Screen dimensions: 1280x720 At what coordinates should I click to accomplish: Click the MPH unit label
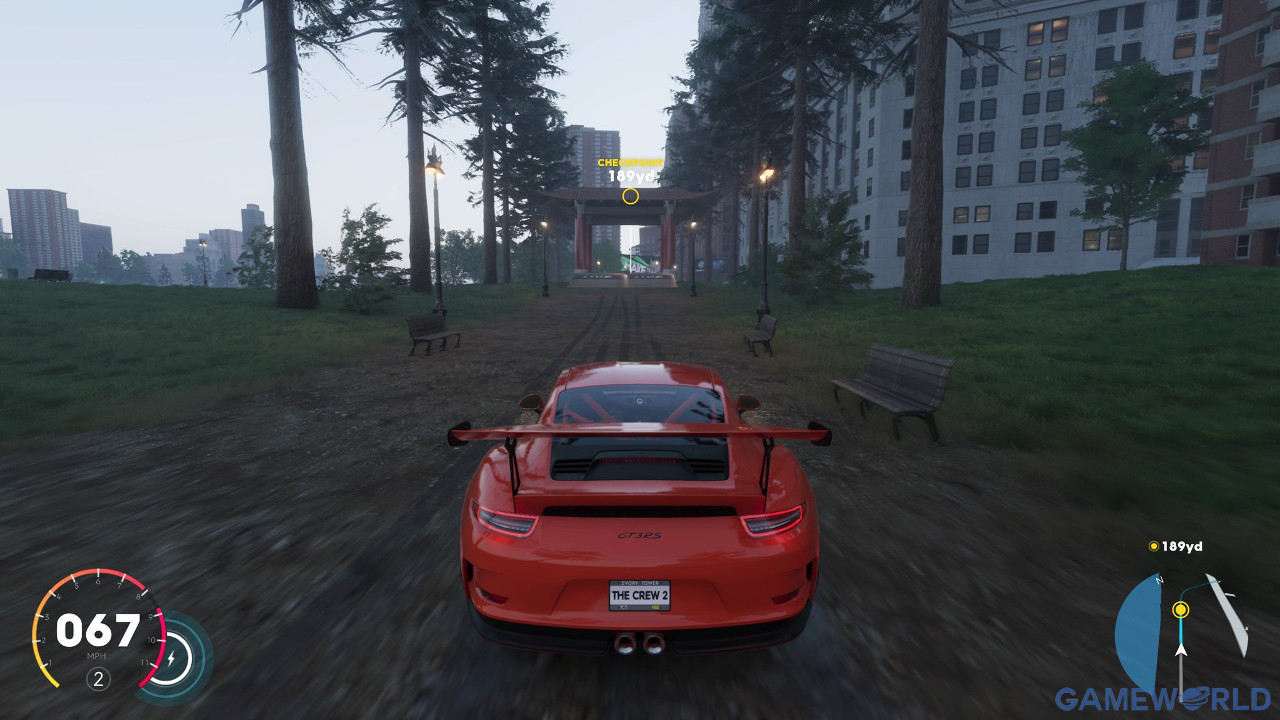[x=97, y=656]
